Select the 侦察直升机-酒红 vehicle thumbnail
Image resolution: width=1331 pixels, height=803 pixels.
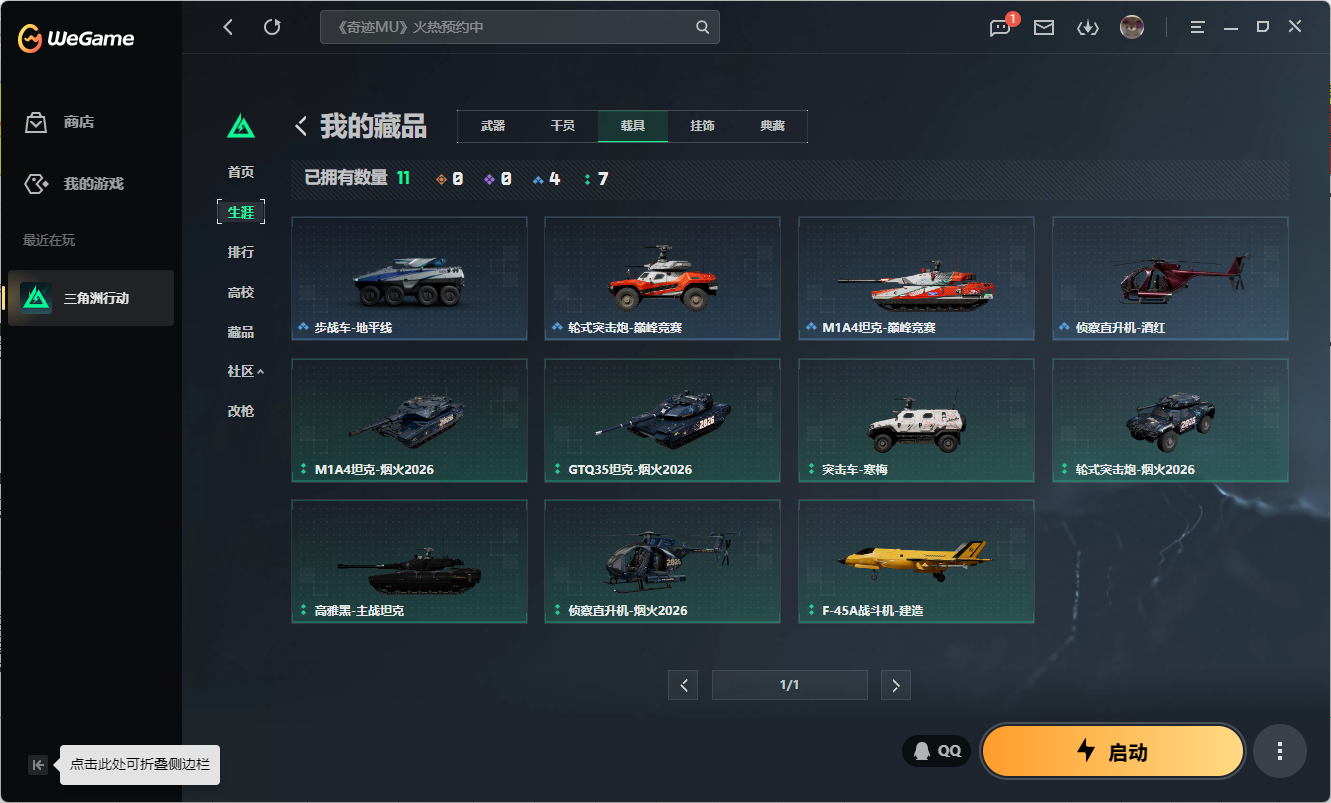(1170, 278)
